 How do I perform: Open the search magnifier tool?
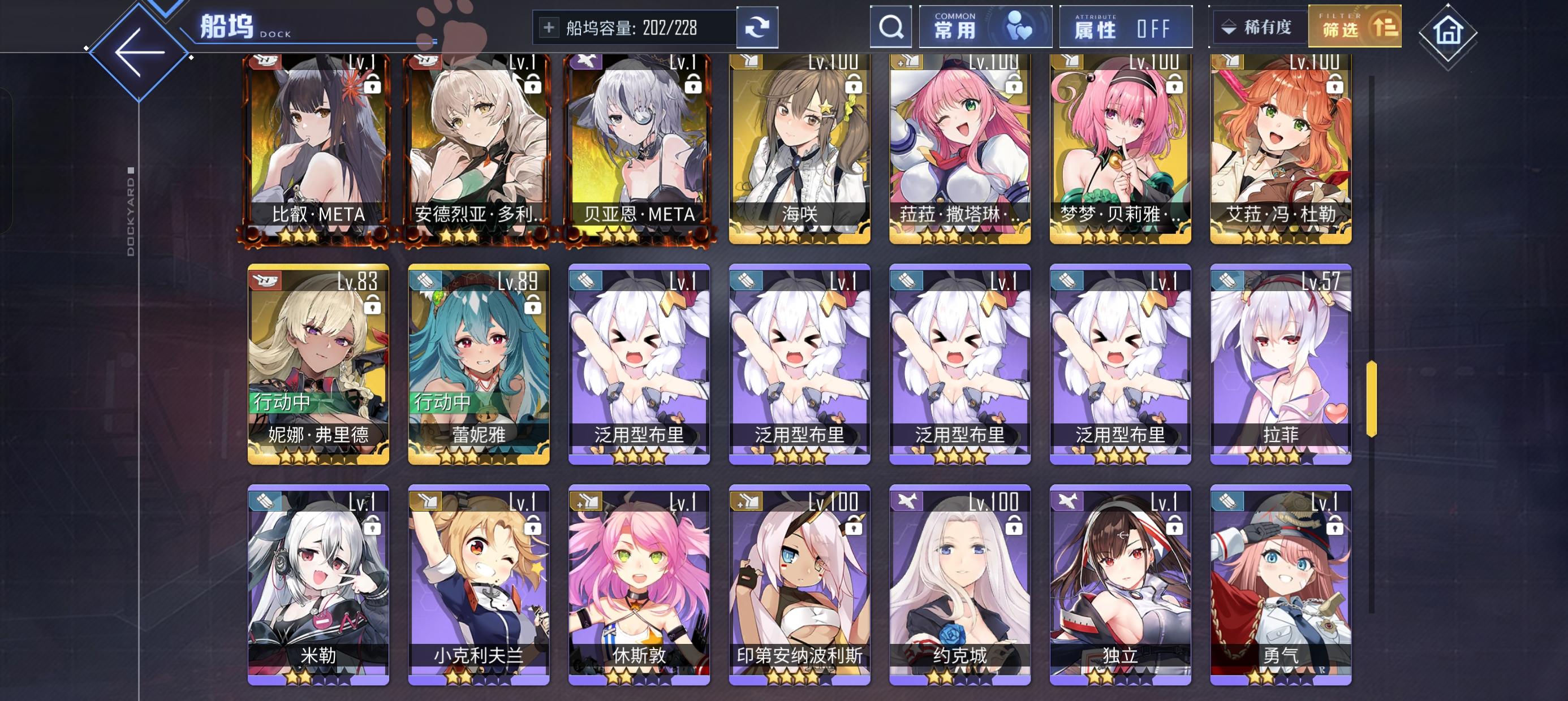click(890, 27)
